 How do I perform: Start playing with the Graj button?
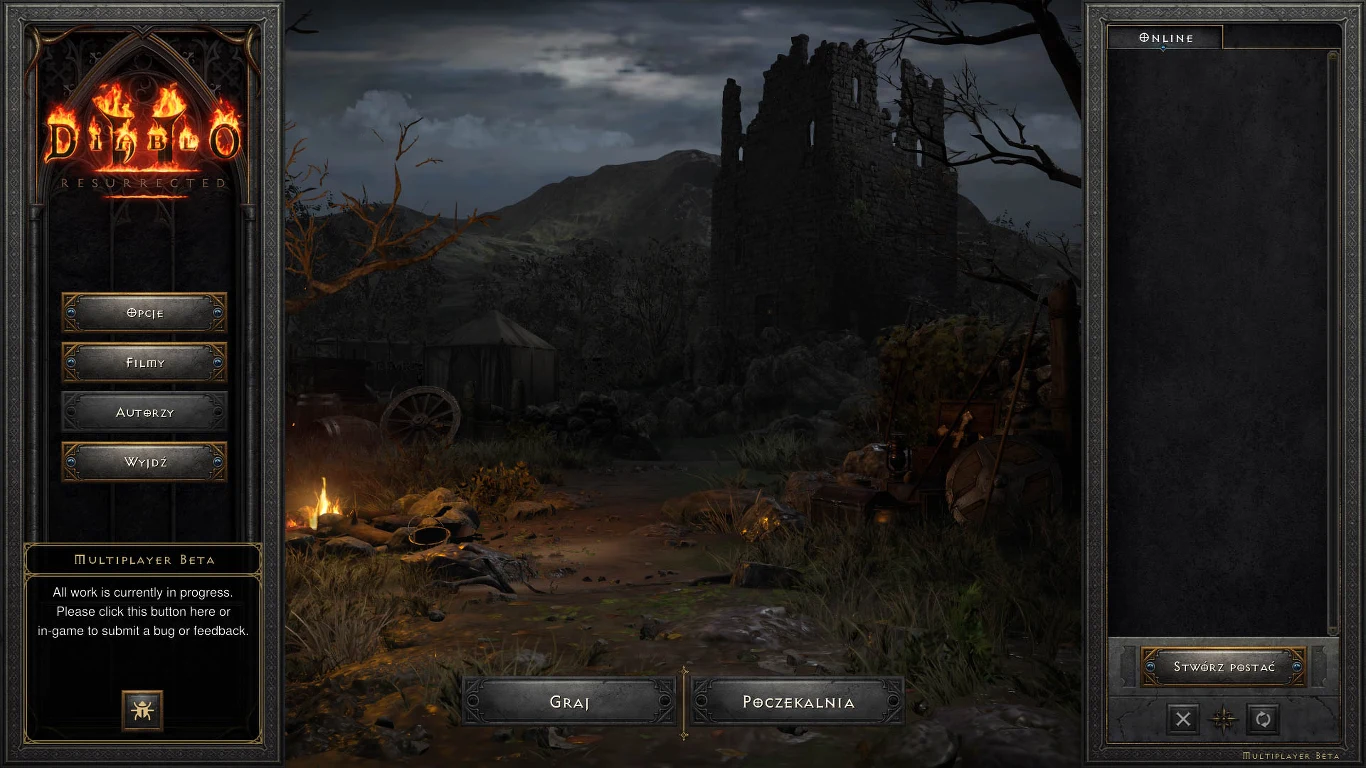[569, 702]
